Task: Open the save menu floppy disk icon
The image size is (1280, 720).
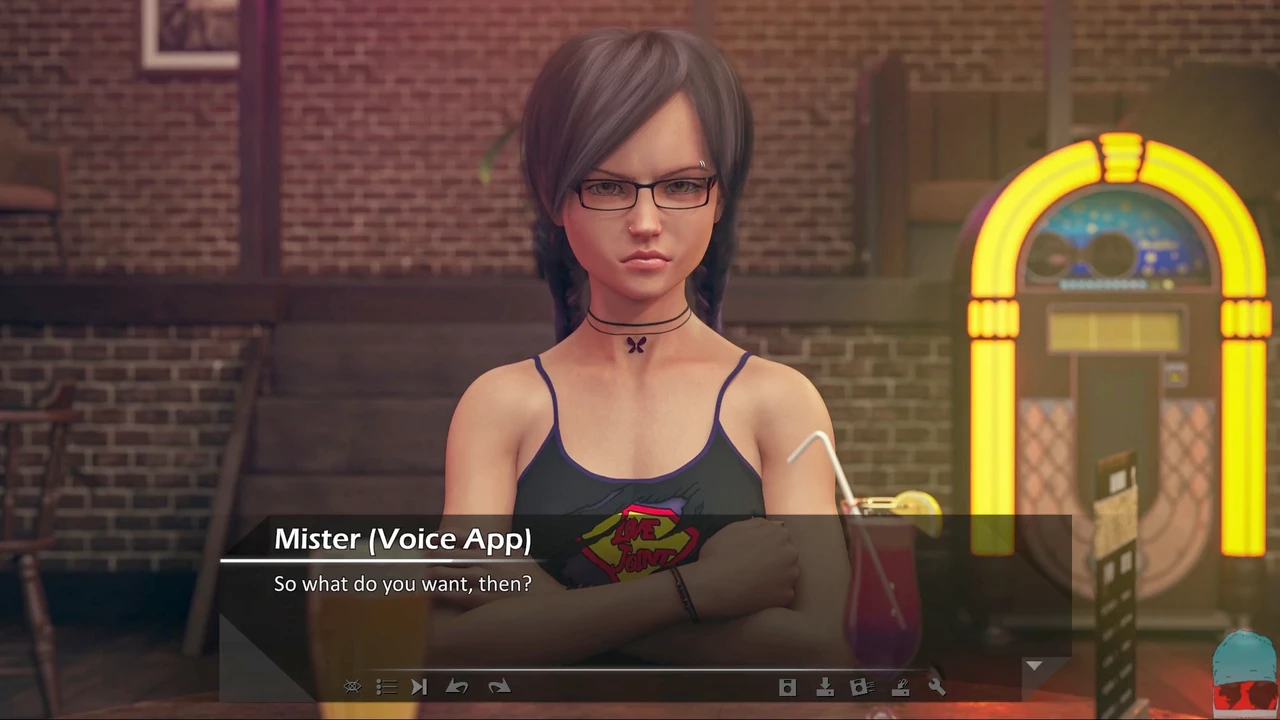Action: pyautogui.click(x=787, y=687)
